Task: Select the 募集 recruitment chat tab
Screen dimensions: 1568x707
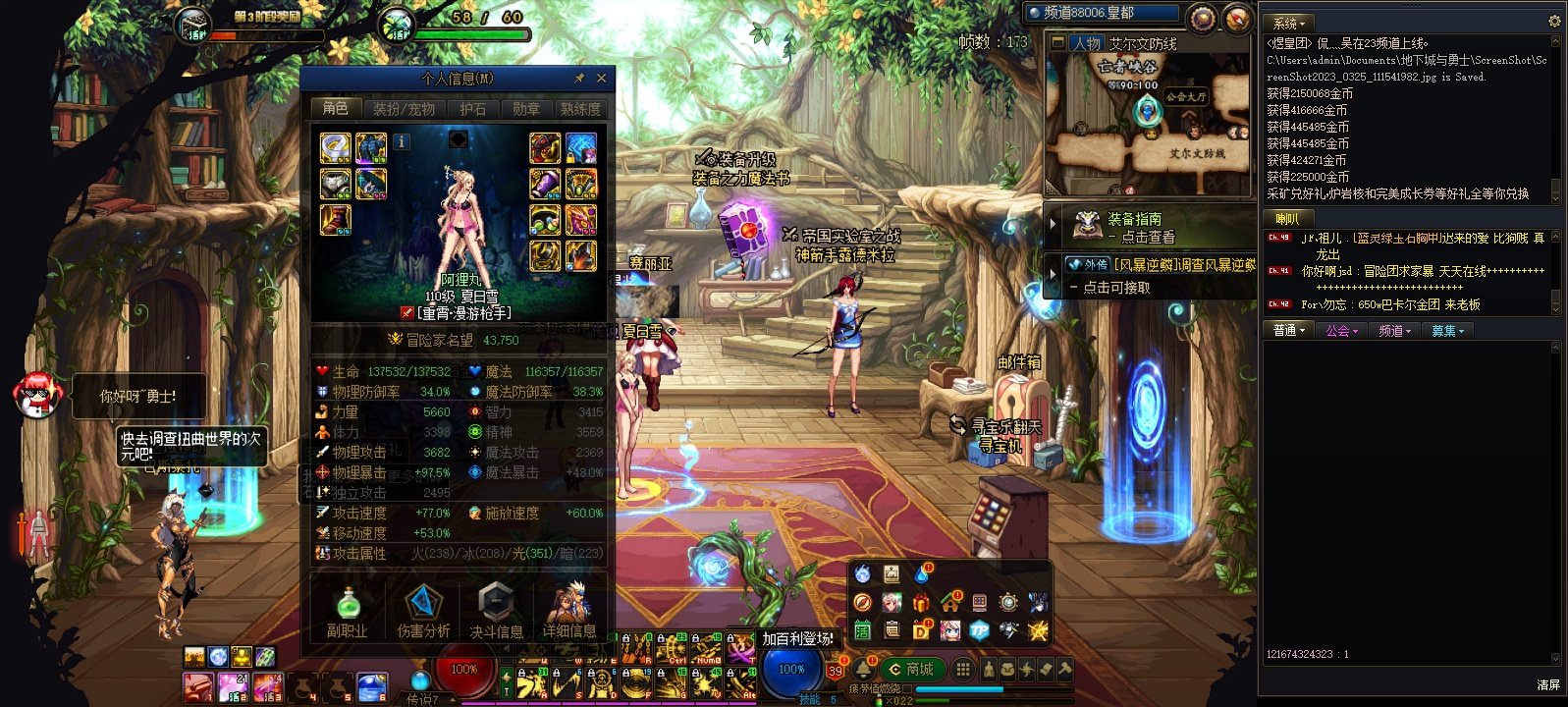Action: click(x=1447, y=331)
